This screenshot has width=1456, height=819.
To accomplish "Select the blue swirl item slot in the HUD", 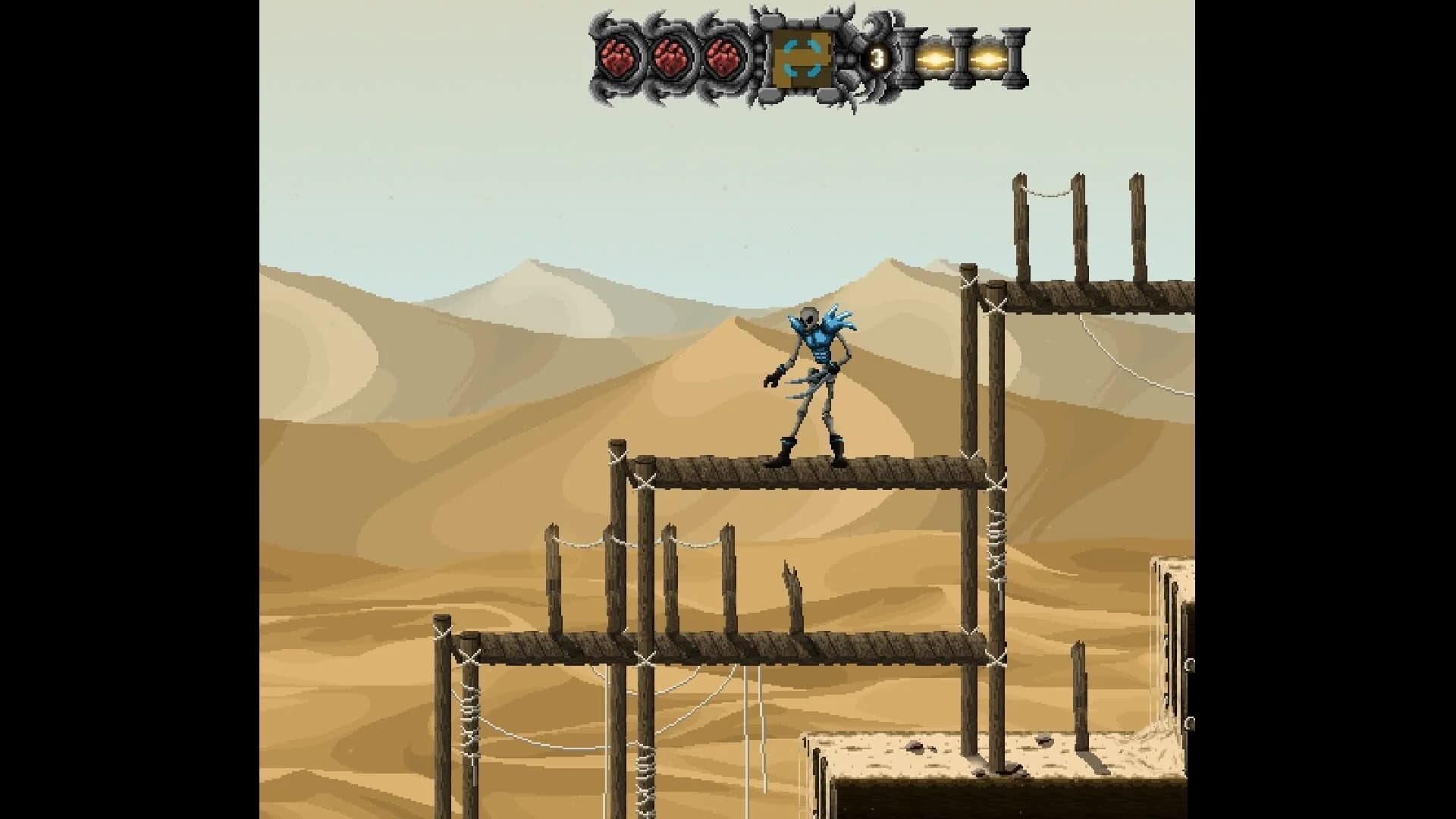I will (x=804, y=59).
